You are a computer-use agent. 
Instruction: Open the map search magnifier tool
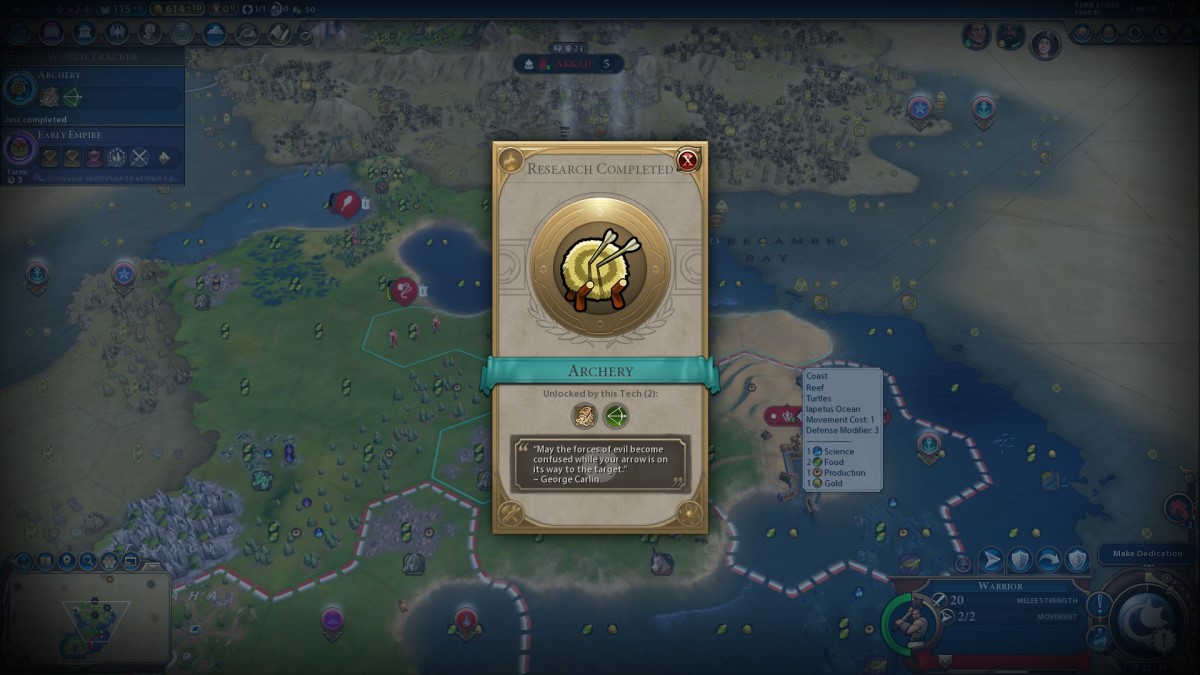(87, 562)
